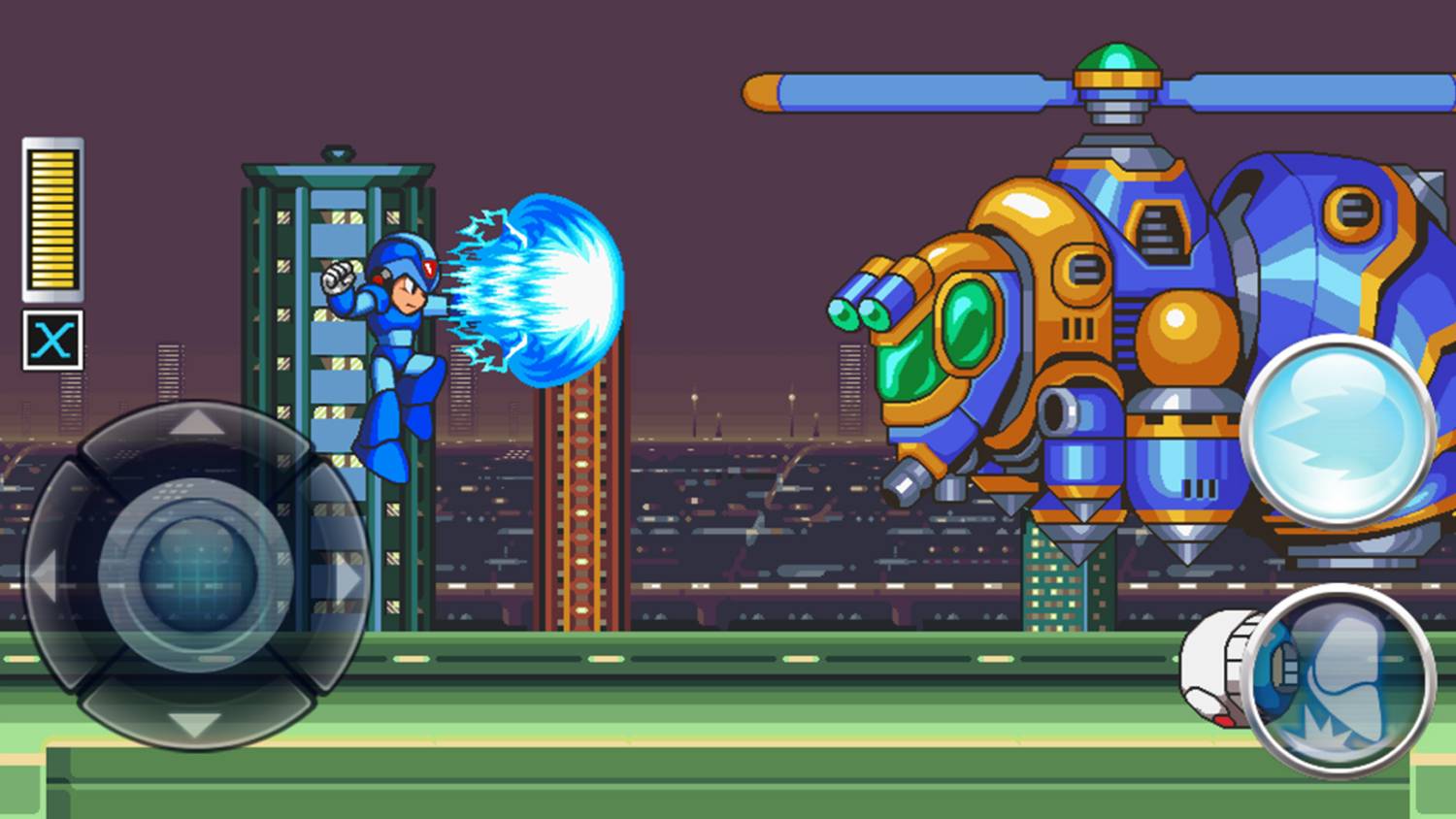This screenshot has height=819, width=1456.
Task: Tap the yellow energy health bar
Action: [51, 218]
